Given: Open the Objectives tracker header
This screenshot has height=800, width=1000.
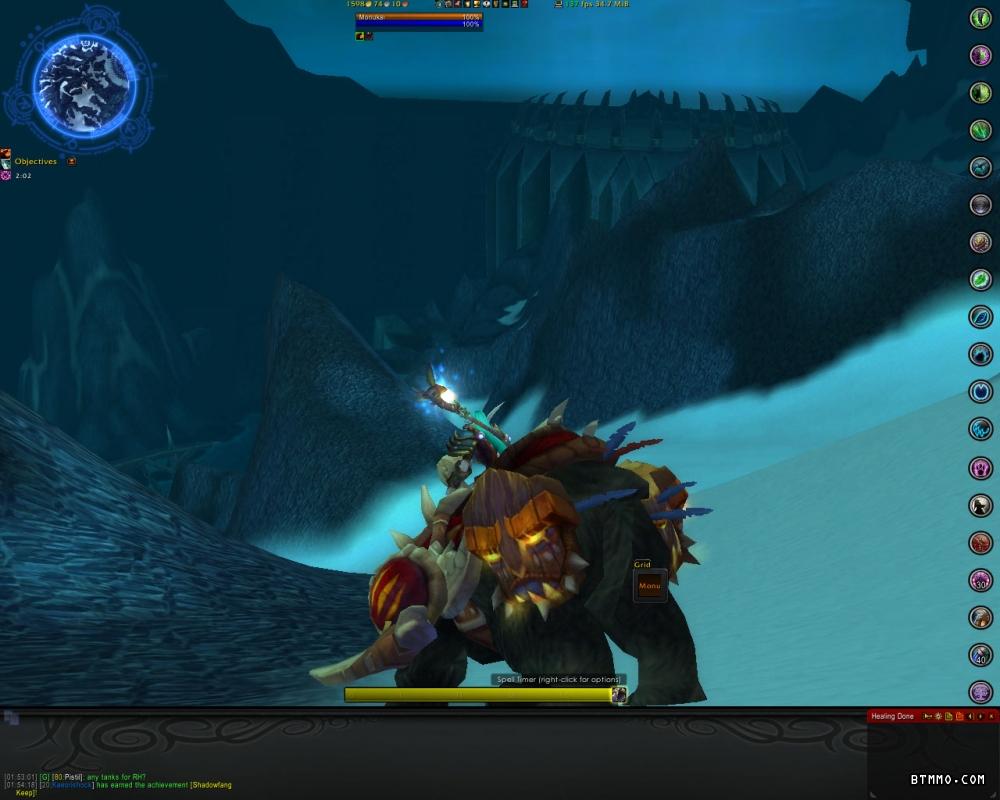Looking at the screenshot, I should point(36,162).
